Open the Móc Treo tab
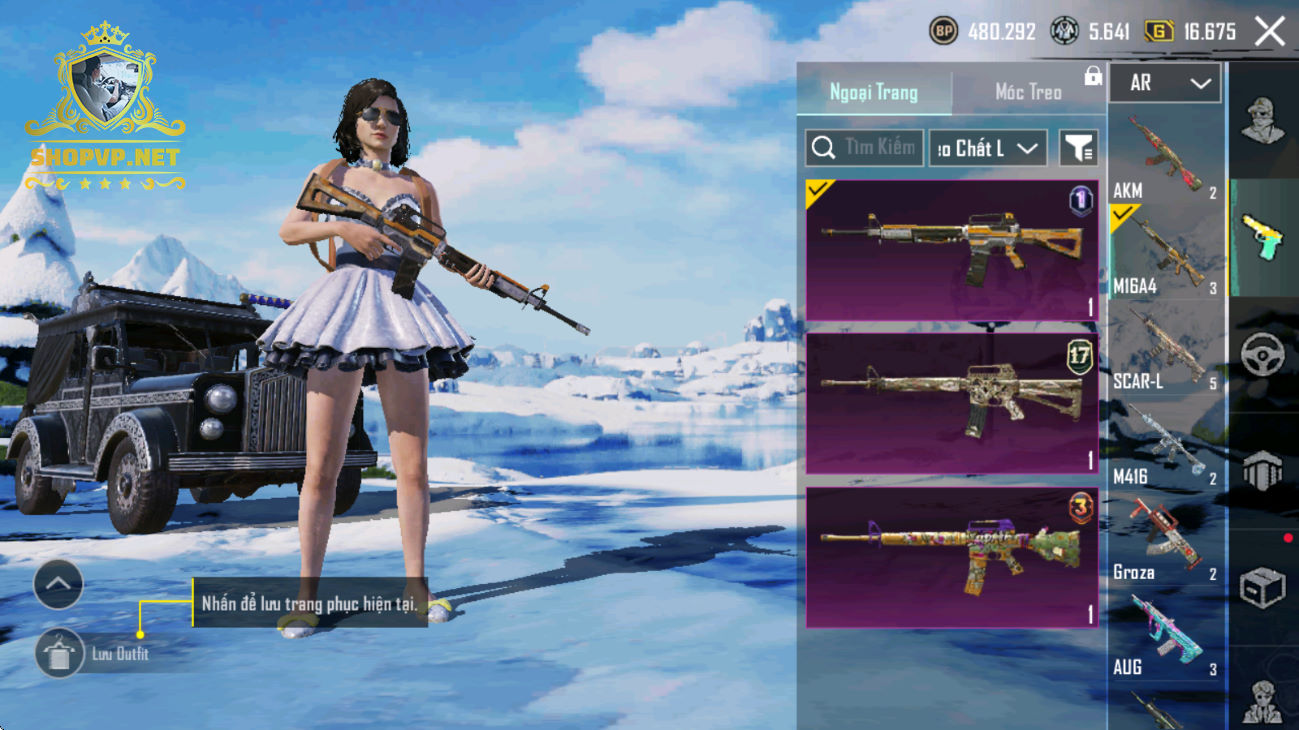The width and height of the screenshot is (1299, 730). 1028,93
